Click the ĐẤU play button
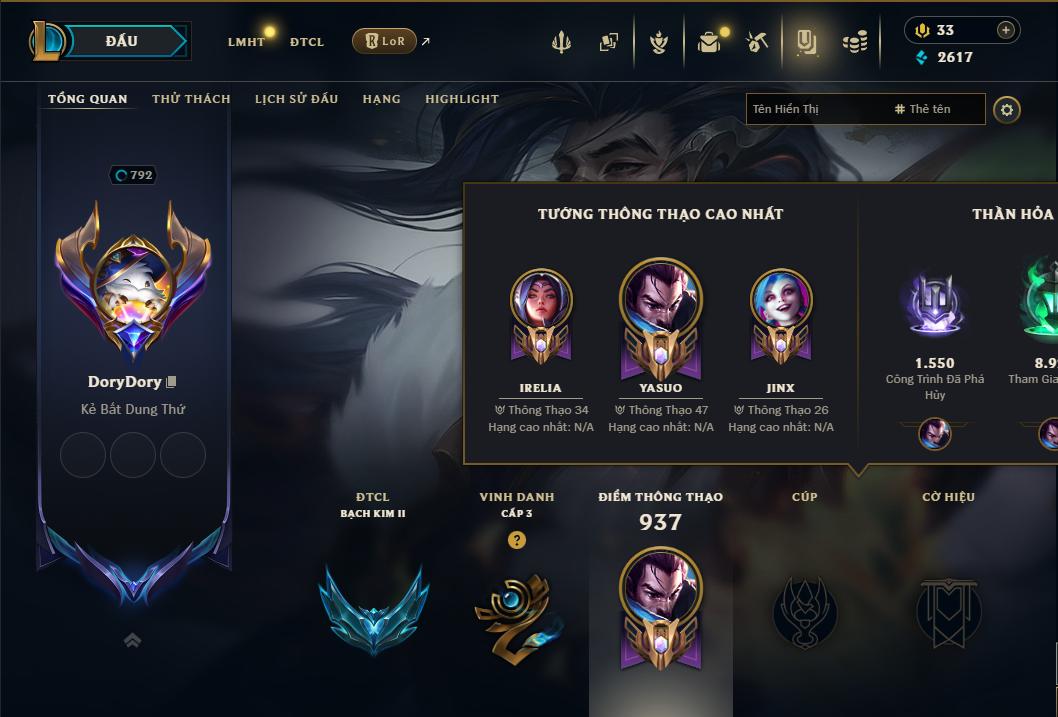This screenshot has width=1058, height=717. pos(121,41)
